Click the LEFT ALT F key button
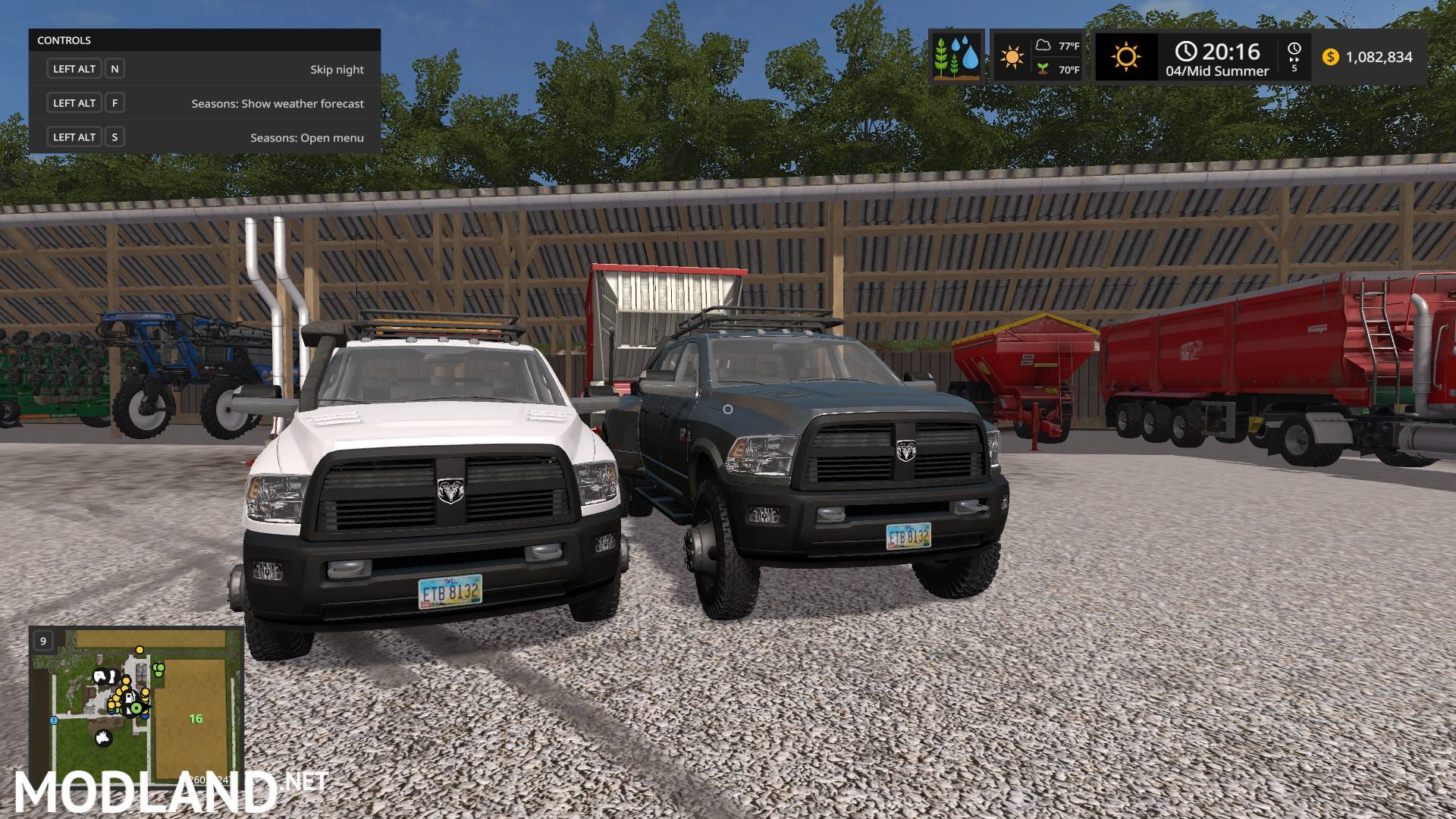 pyautogui.click(x=114, y=102)
